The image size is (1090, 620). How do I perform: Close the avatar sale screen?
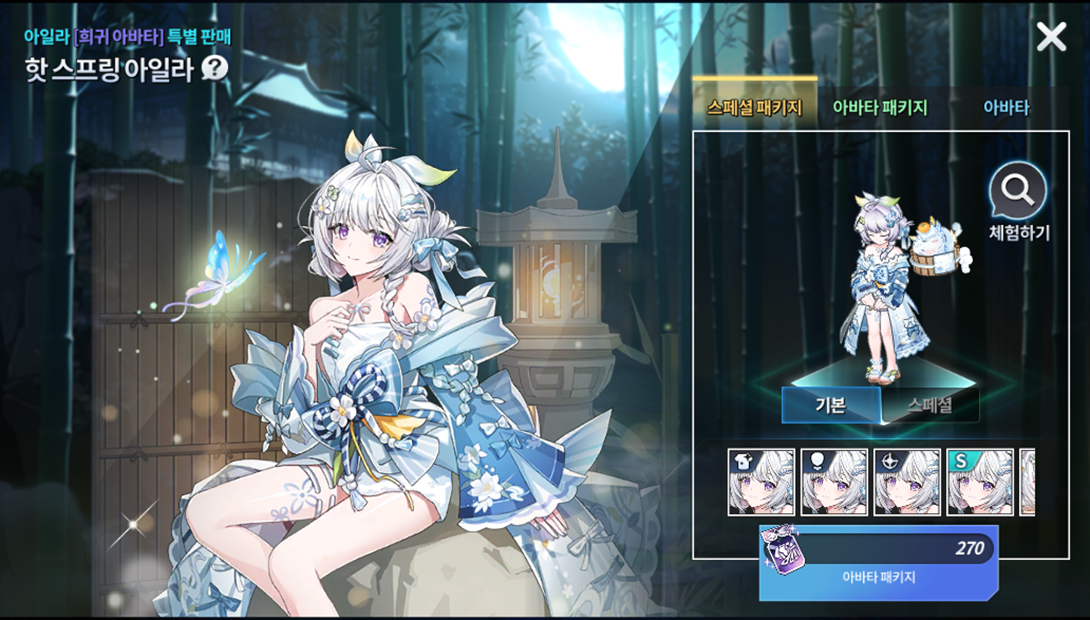[x=1051, y=37]
